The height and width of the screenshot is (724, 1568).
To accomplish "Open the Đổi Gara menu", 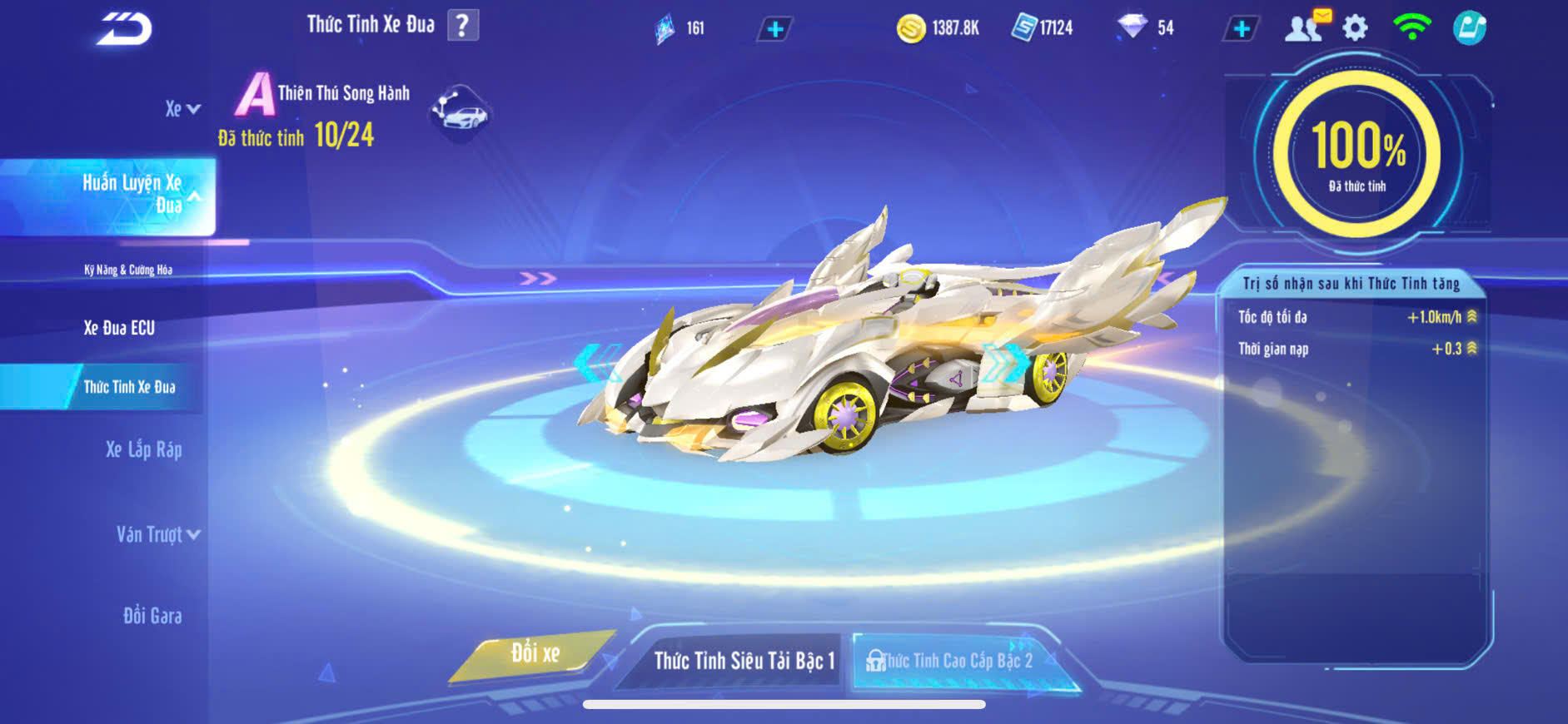I will pos(152,616).
